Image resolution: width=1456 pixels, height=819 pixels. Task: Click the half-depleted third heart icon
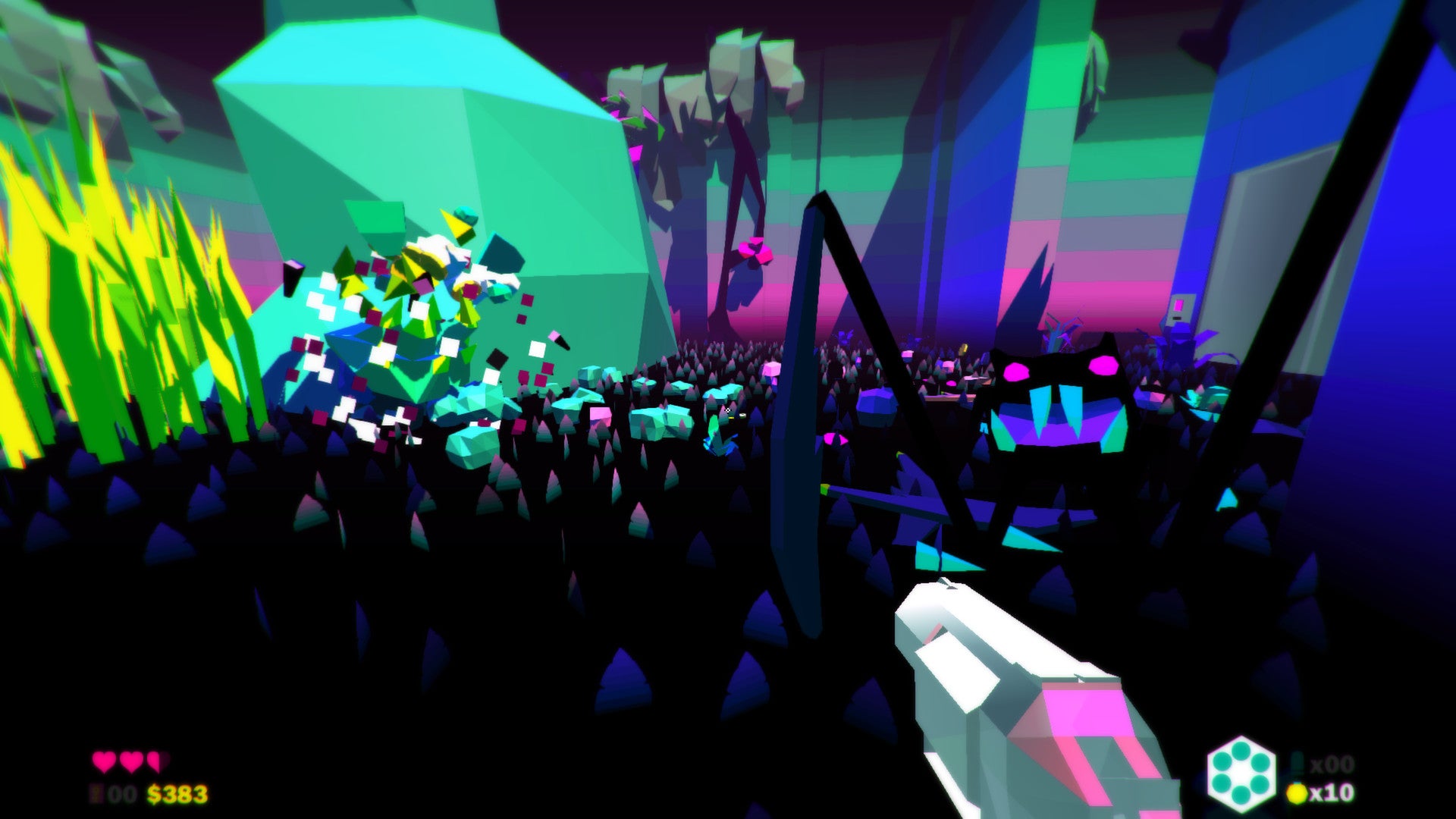click(x=155, y=761)
